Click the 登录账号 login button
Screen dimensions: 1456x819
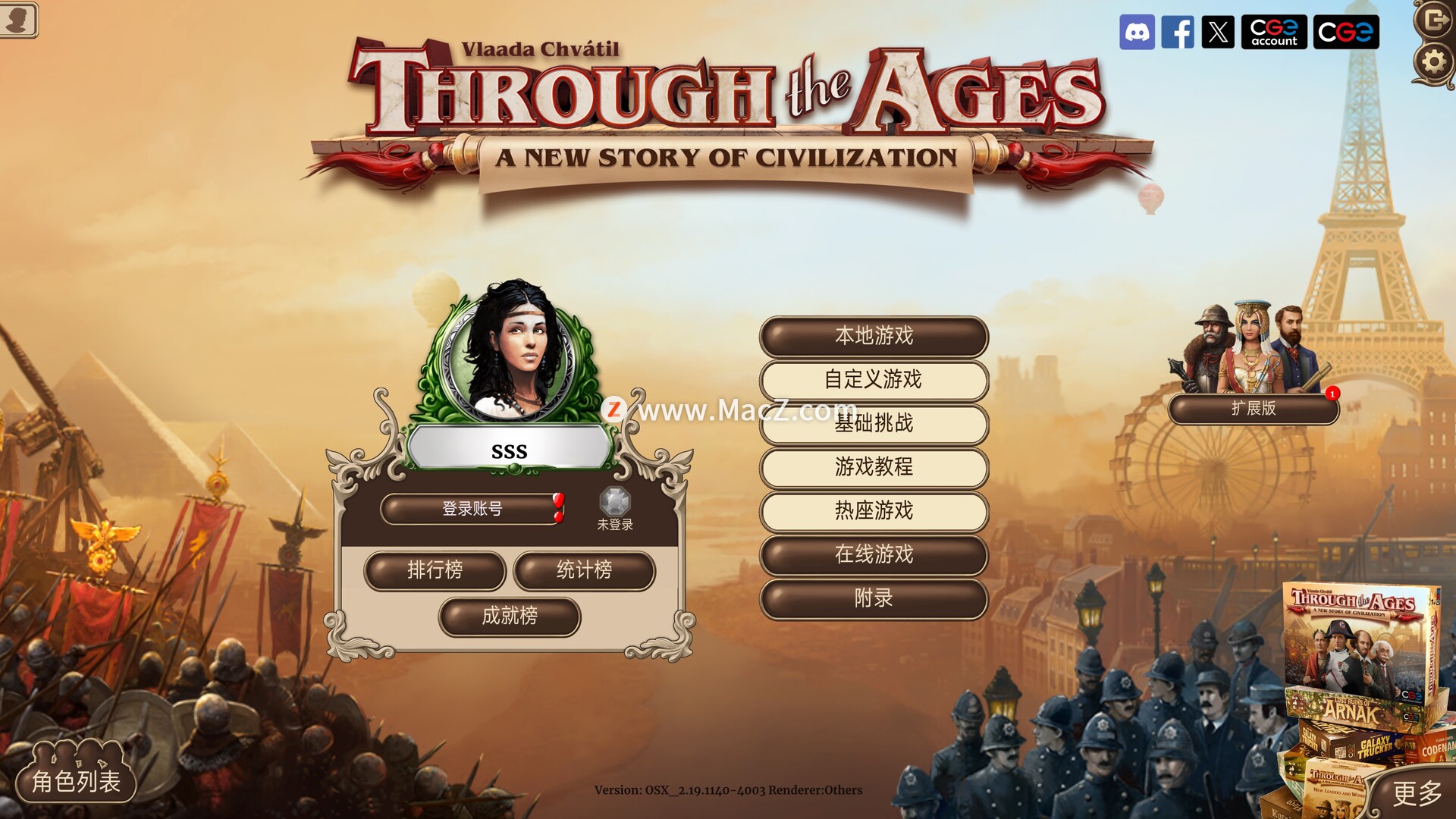coord(472,509)
